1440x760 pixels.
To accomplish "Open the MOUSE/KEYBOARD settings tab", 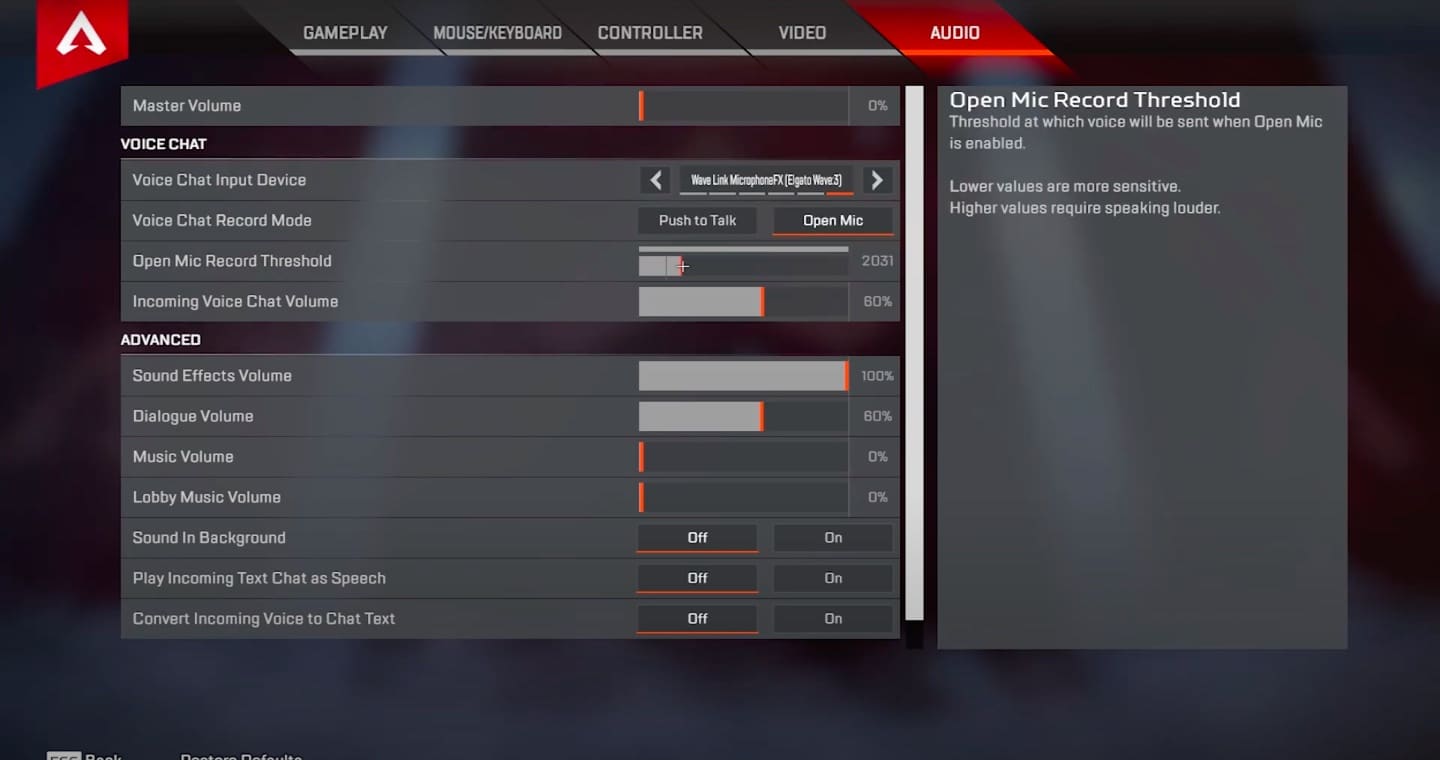I will pos(497,32).
